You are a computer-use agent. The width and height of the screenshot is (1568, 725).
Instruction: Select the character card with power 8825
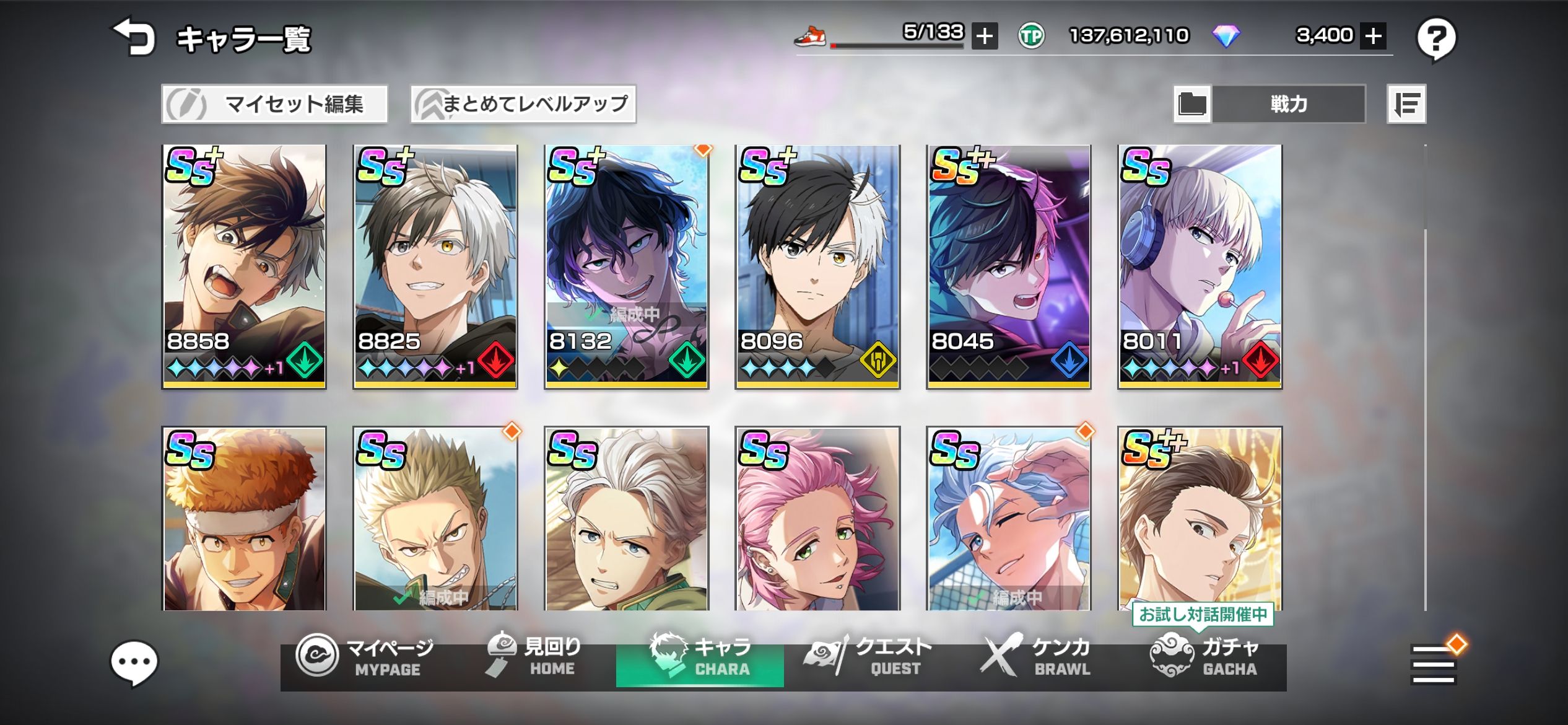pos(435,266)
